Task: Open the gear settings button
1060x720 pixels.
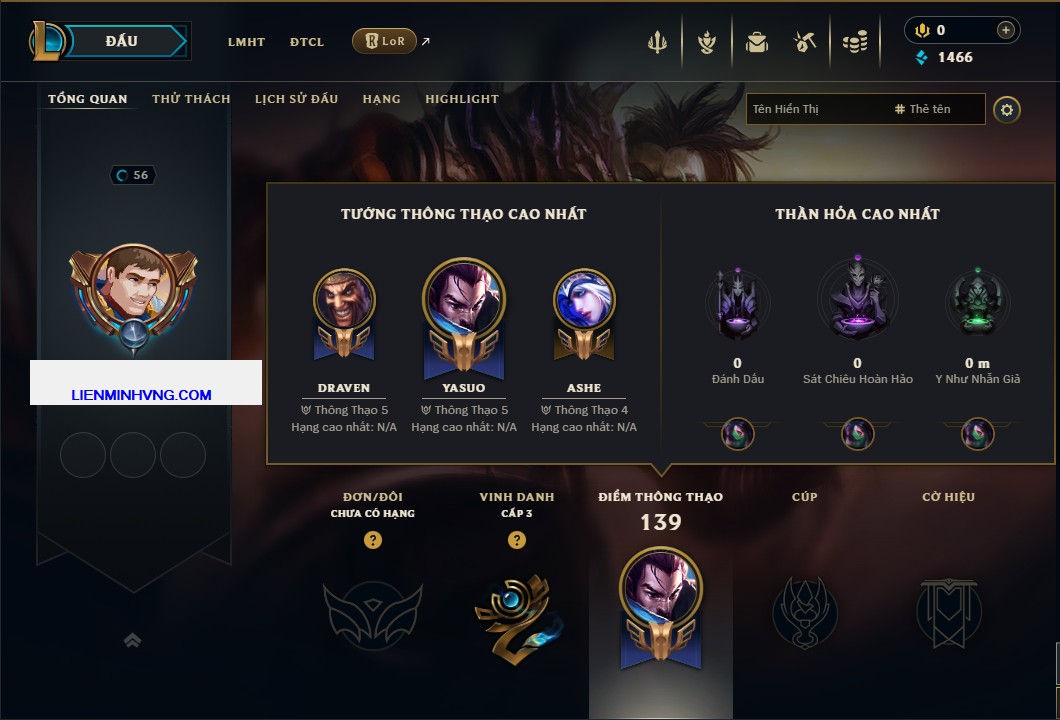Action: click(x=1007, y=109)
